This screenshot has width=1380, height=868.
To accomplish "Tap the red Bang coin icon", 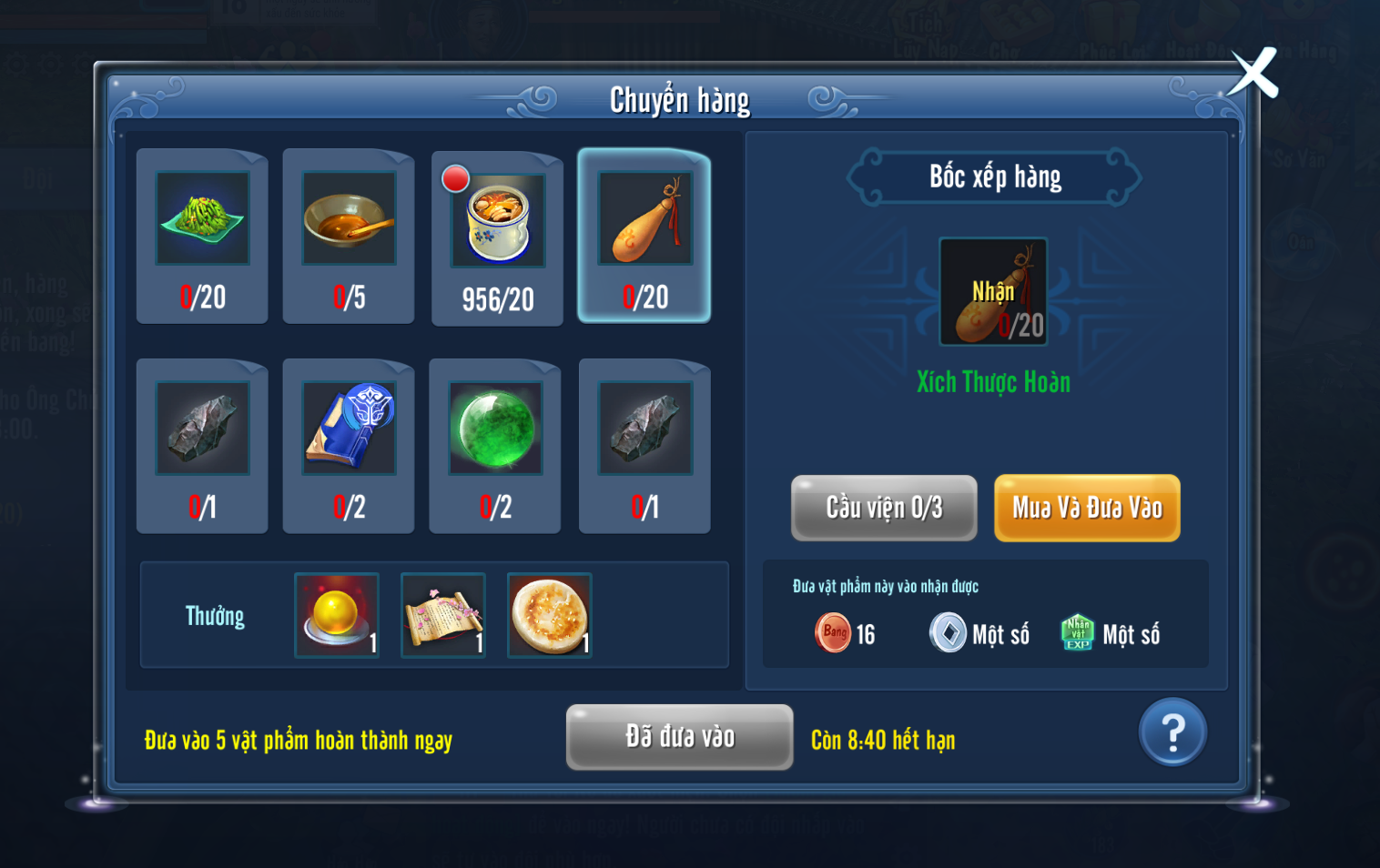I will click(832, 633).
